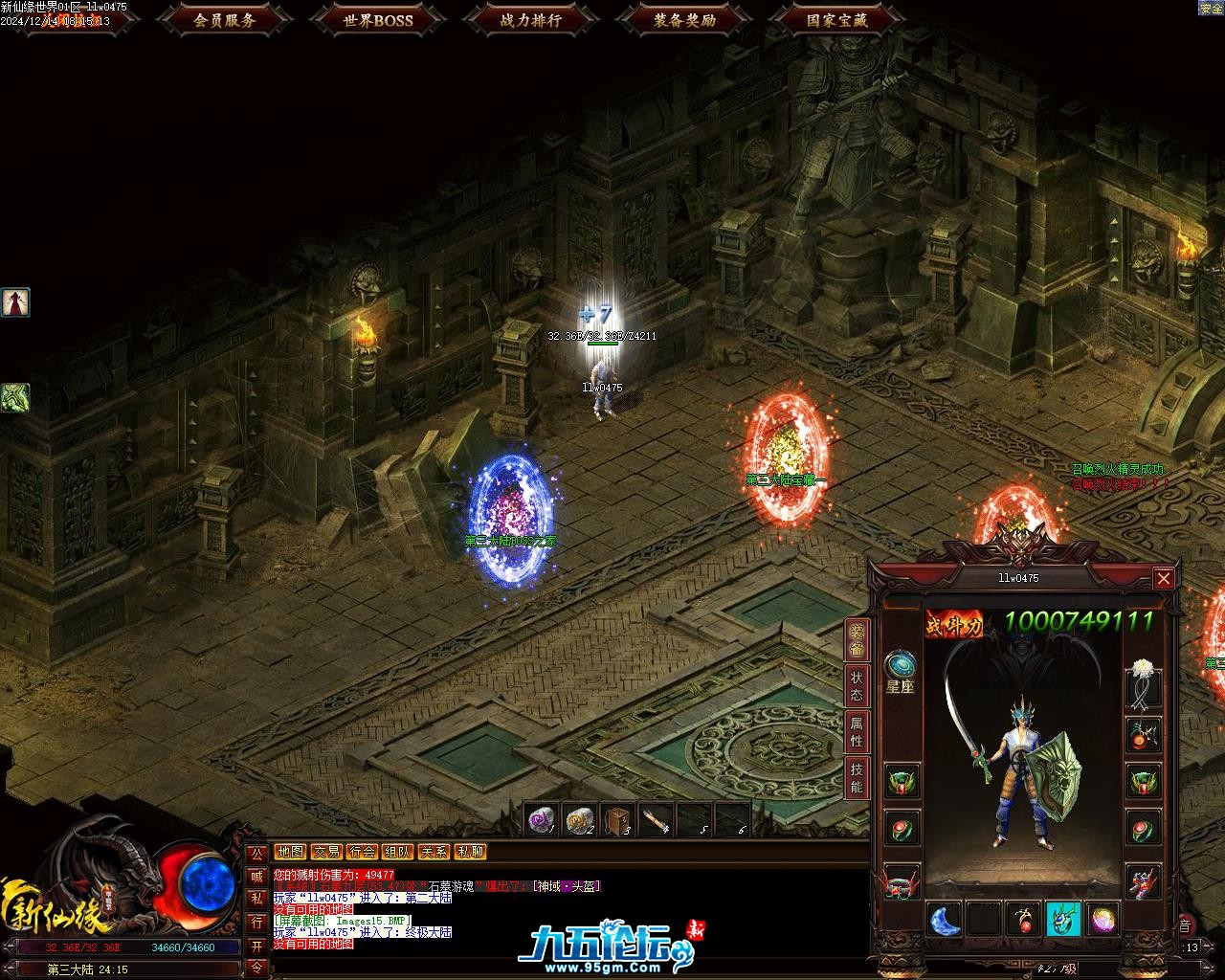This screenshot has width=1225, height=980.
Task: Show the 战力排行 power ranking
Action: coord(531,19)
